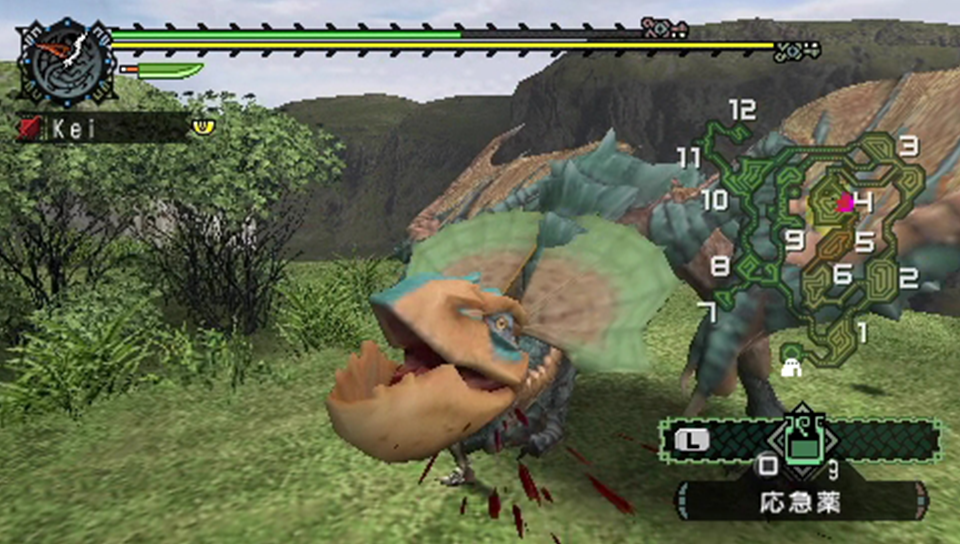
Task: Select the First-Aid Med item icon
Action: point(800,439)
